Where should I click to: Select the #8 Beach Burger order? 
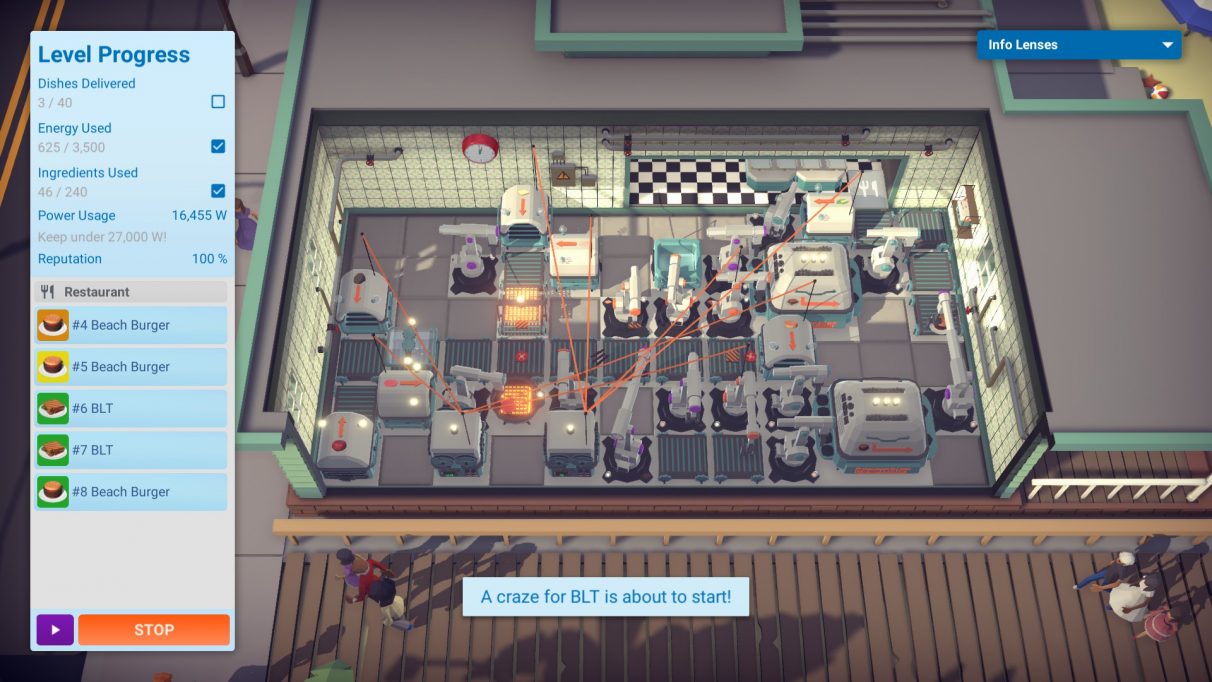click(x=132, y=492)
